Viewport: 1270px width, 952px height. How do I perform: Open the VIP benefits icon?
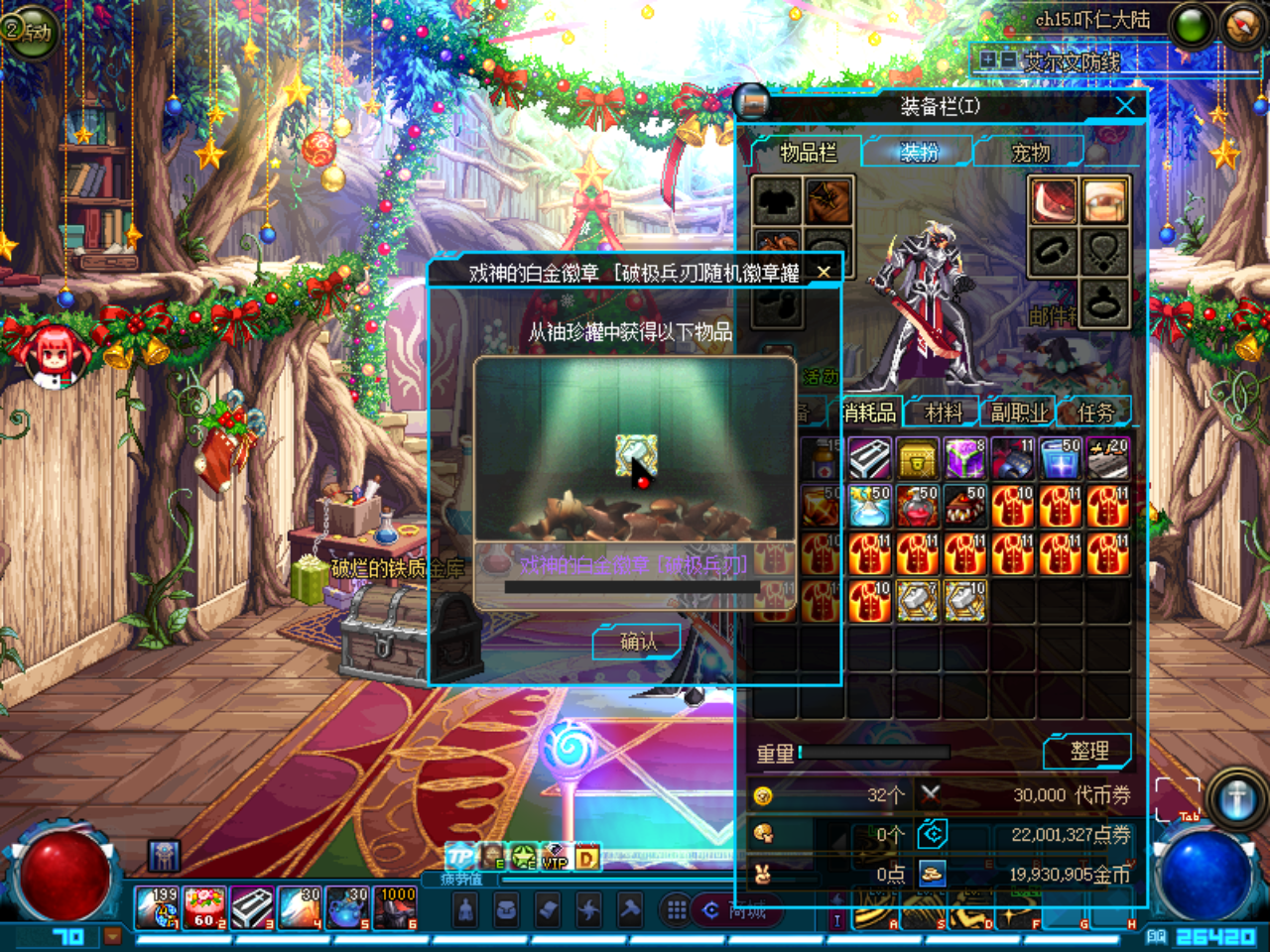tap(554, 859)
